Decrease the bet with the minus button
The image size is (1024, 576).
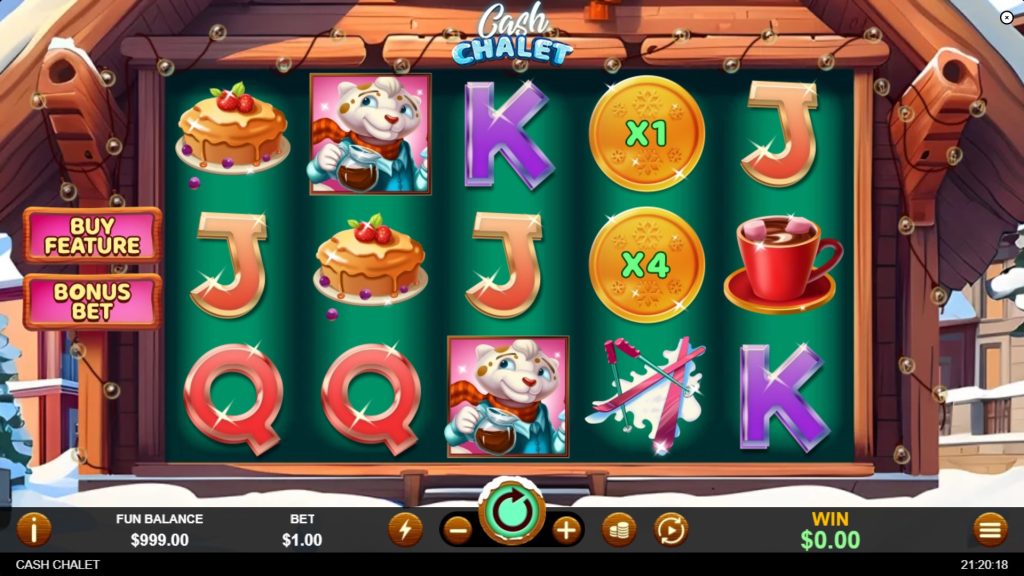click(458, 530)
